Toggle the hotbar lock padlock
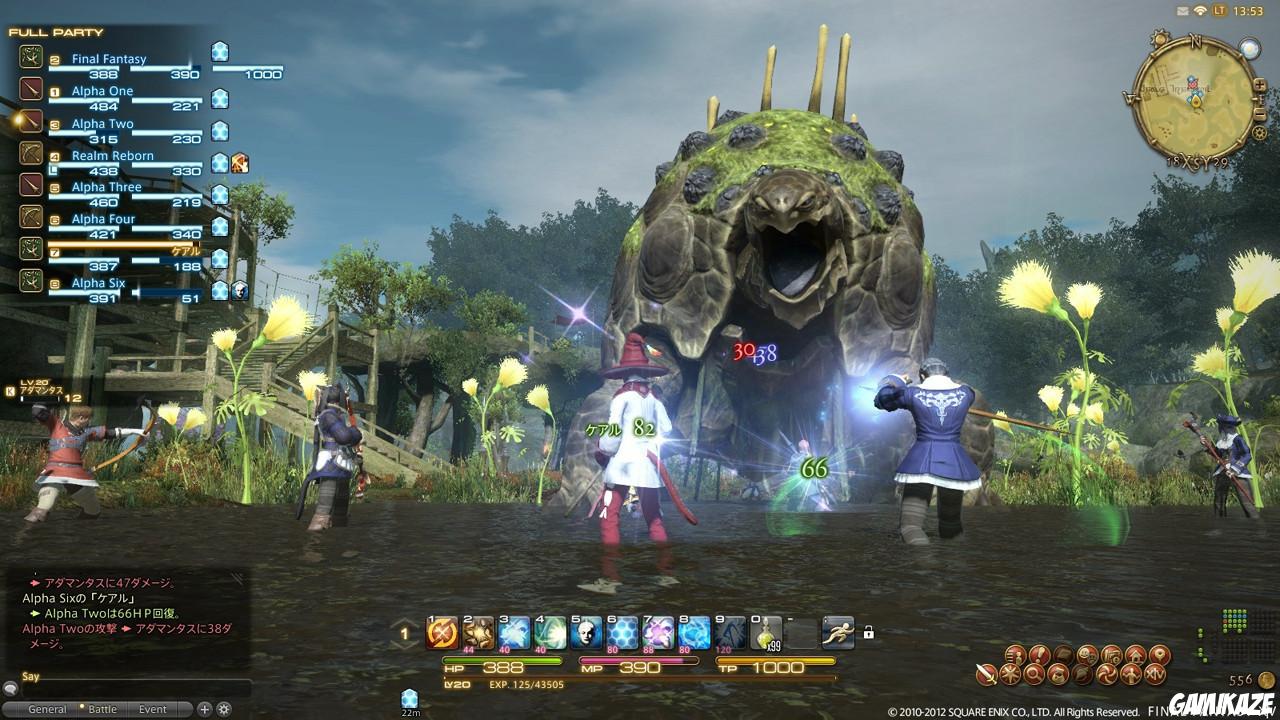 [x=867, y=633]
